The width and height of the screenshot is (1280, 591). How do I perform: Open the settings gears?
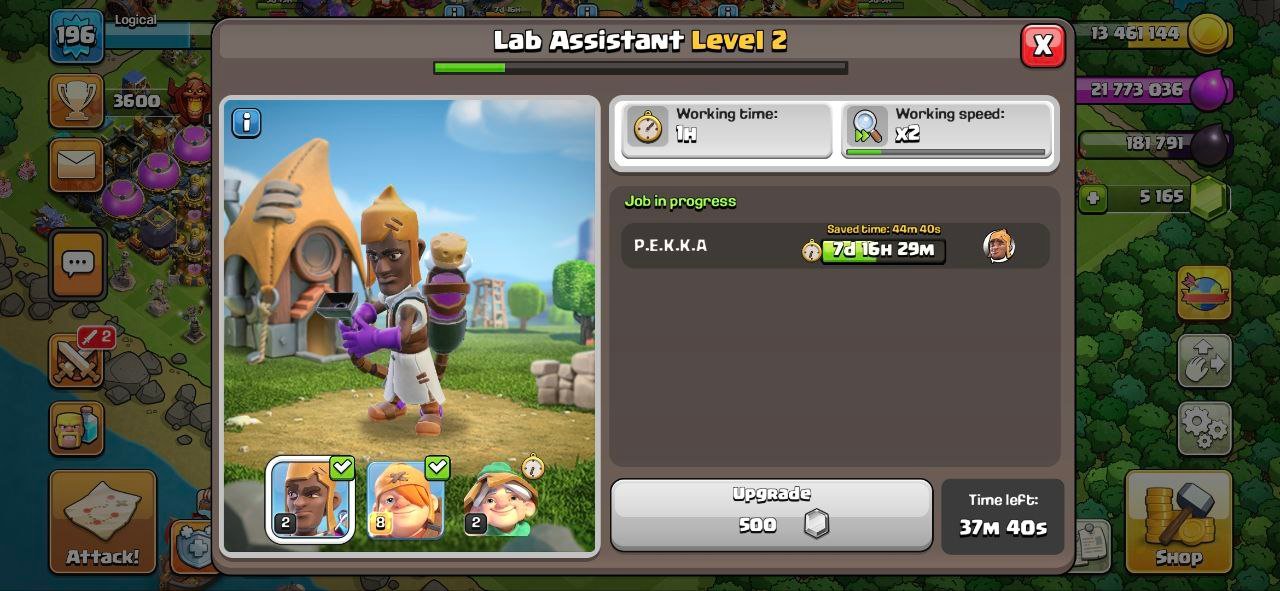pos(1203,428)
